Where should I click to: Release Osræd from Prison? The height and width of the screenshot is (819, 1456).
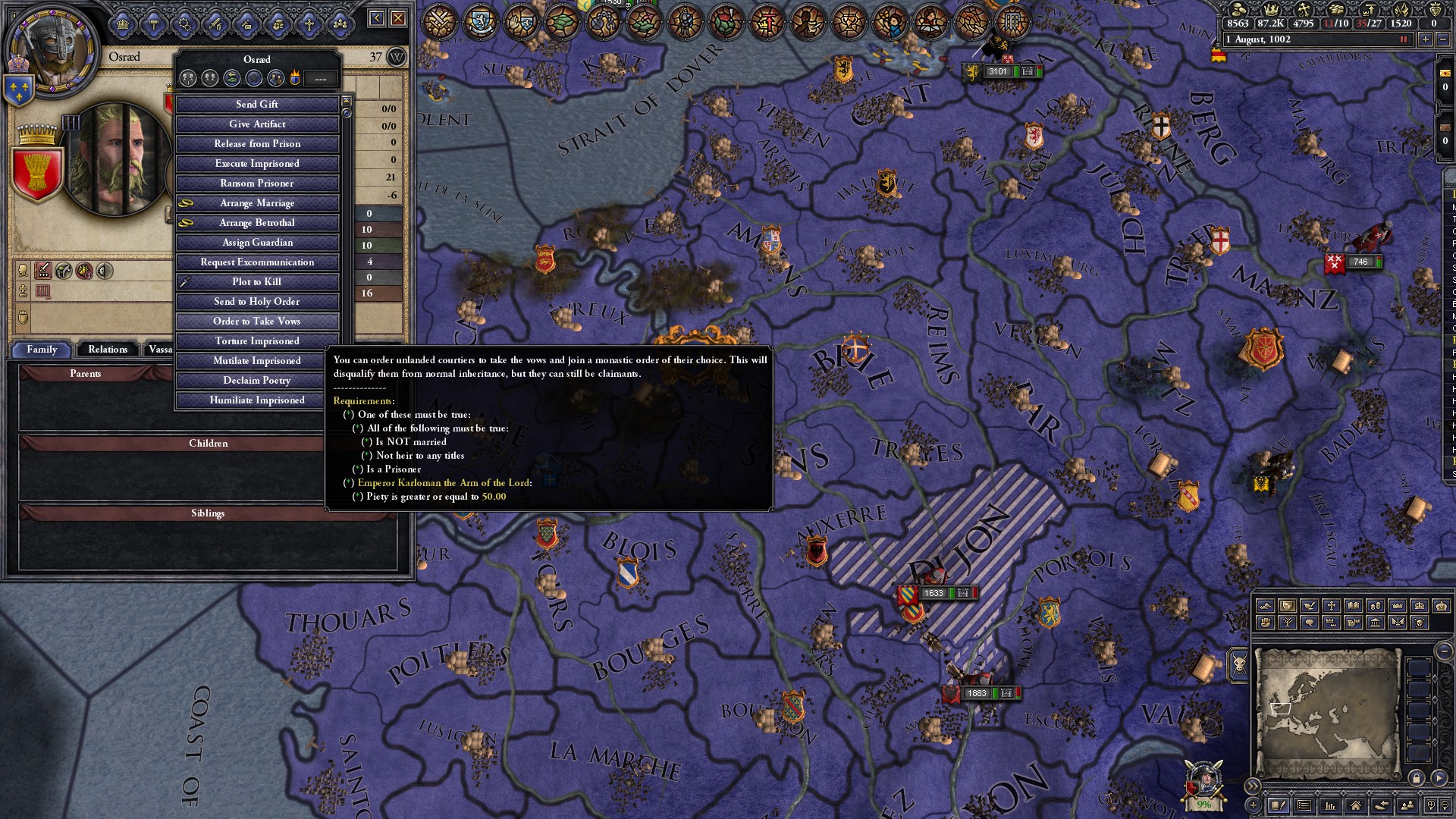(257, 144)
